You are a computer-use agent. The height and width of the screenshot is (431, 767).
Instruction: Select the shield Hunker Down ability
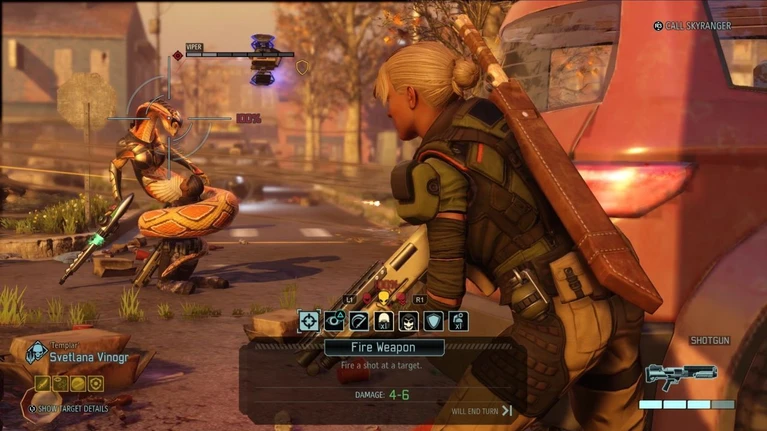[x=433, y=321]
